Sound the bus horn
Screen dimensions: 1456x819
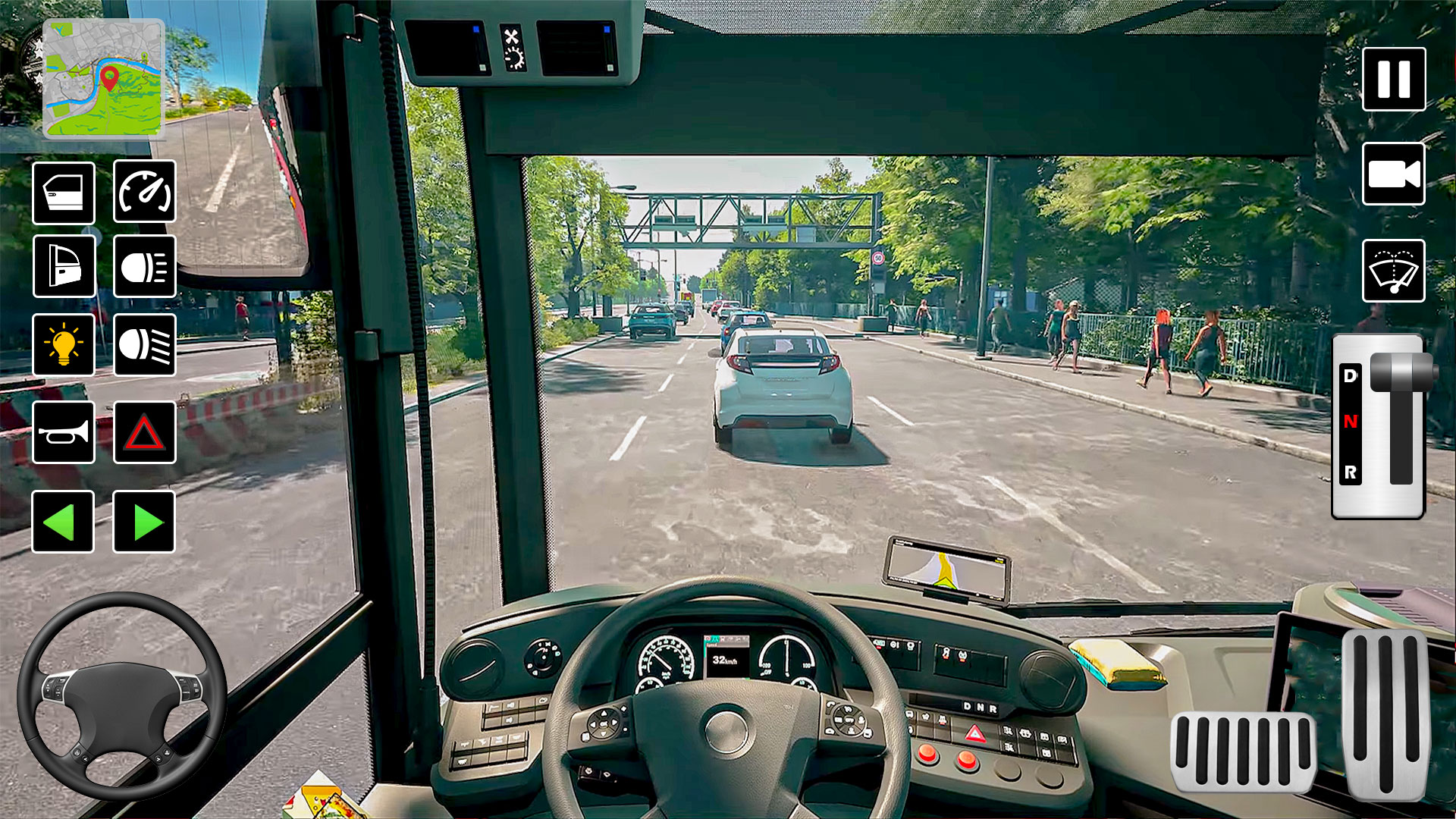[64, 432]
